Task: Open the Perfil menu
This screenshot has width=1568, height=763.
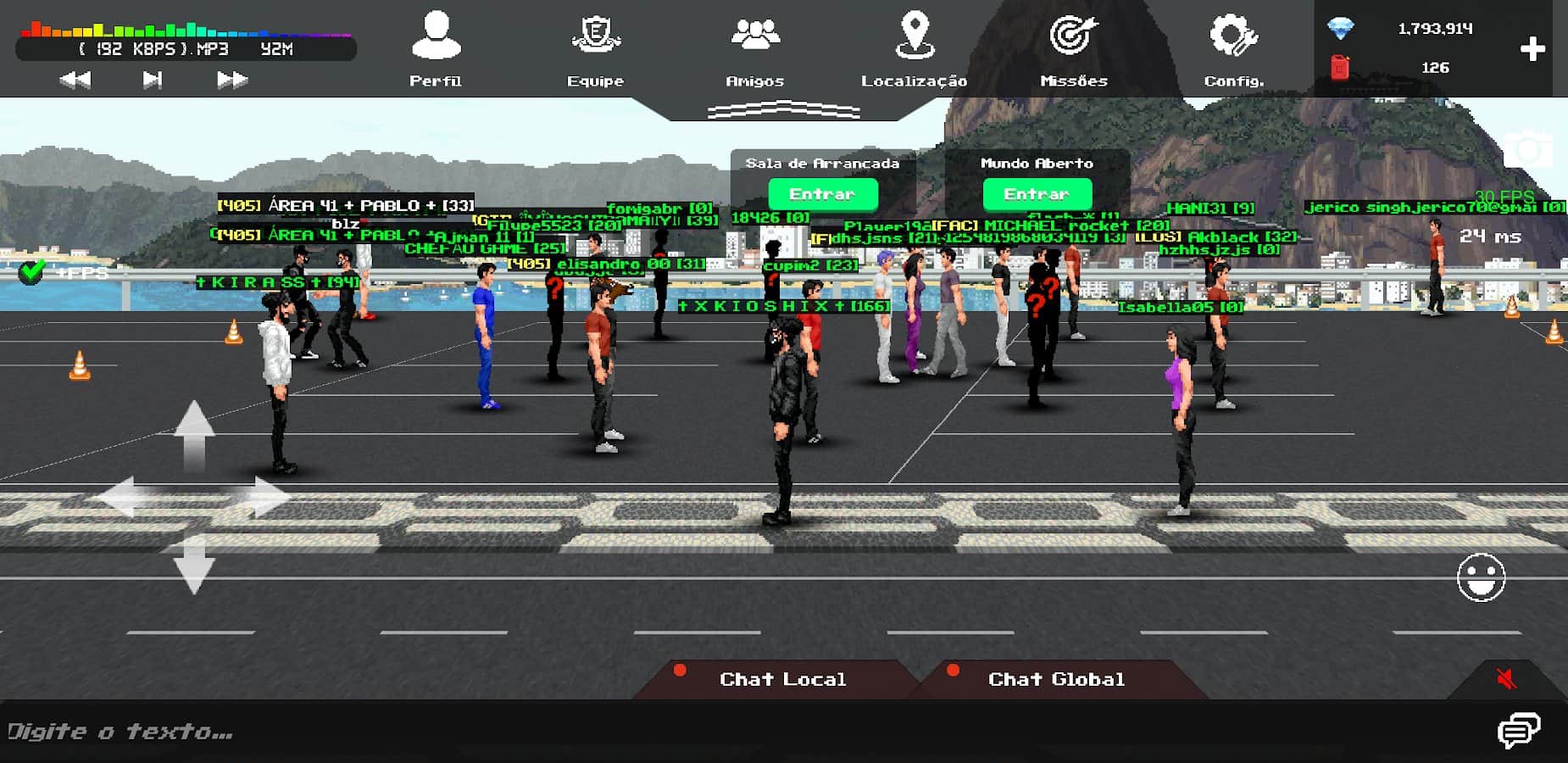Action: (436, 48)
